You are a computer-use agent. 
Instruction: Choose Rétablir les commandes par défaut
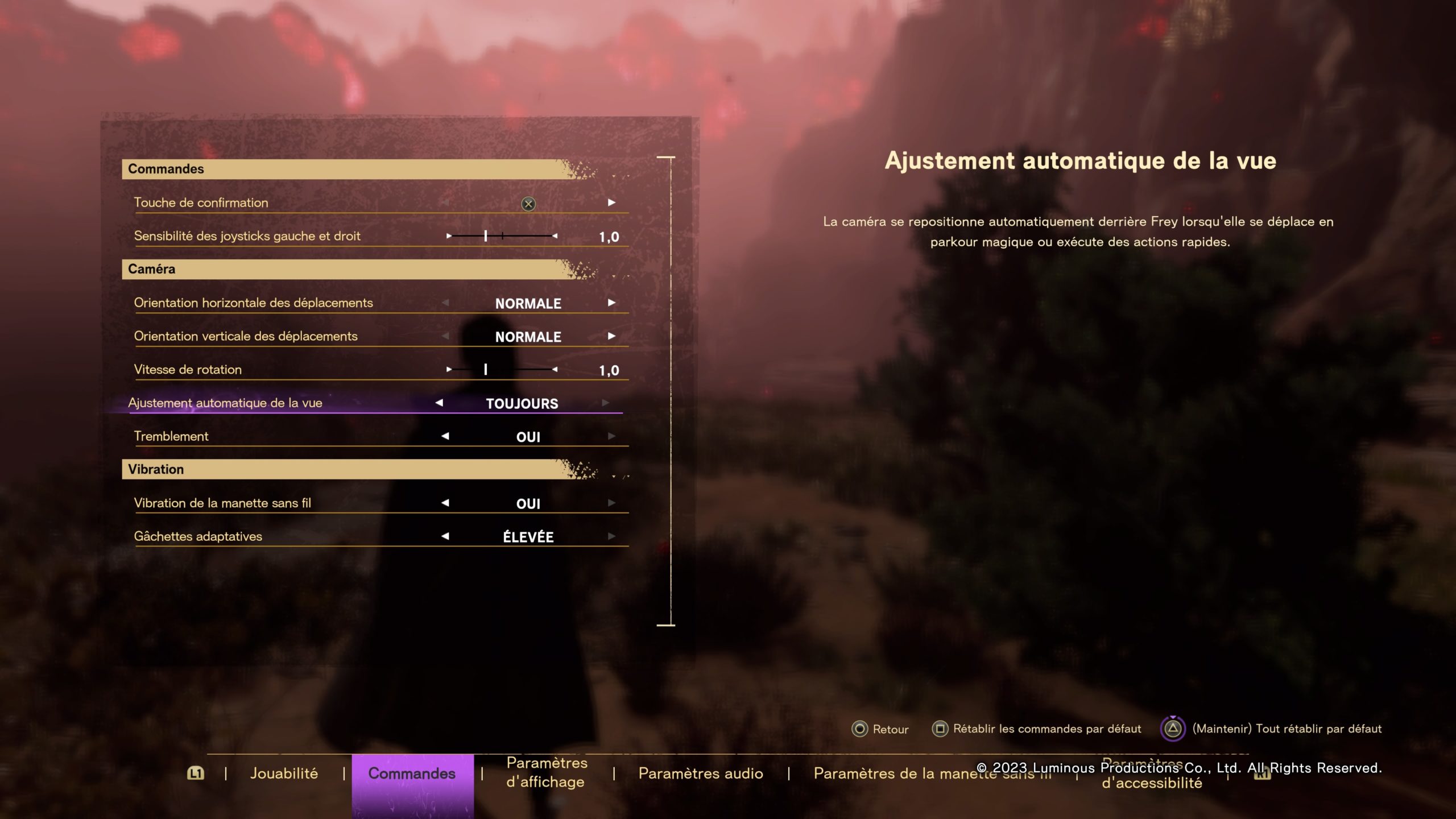coord(1036,729)
